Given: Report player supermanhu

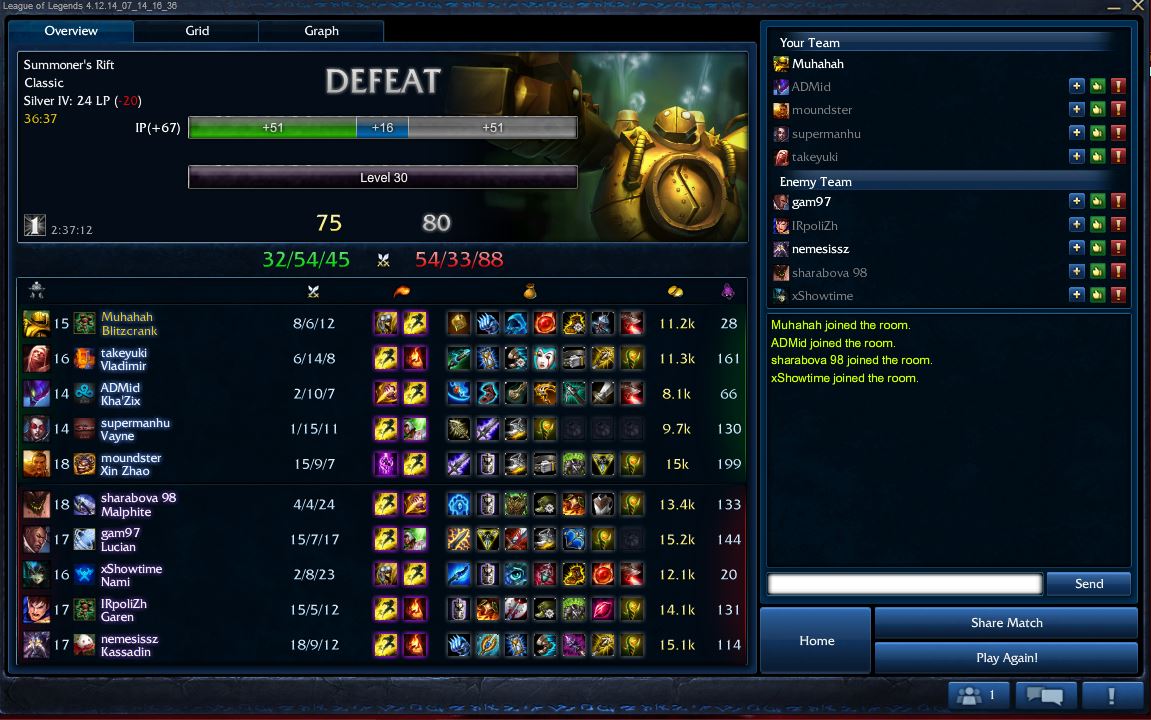Looking at the screenshot, I should click(1118, 133).
